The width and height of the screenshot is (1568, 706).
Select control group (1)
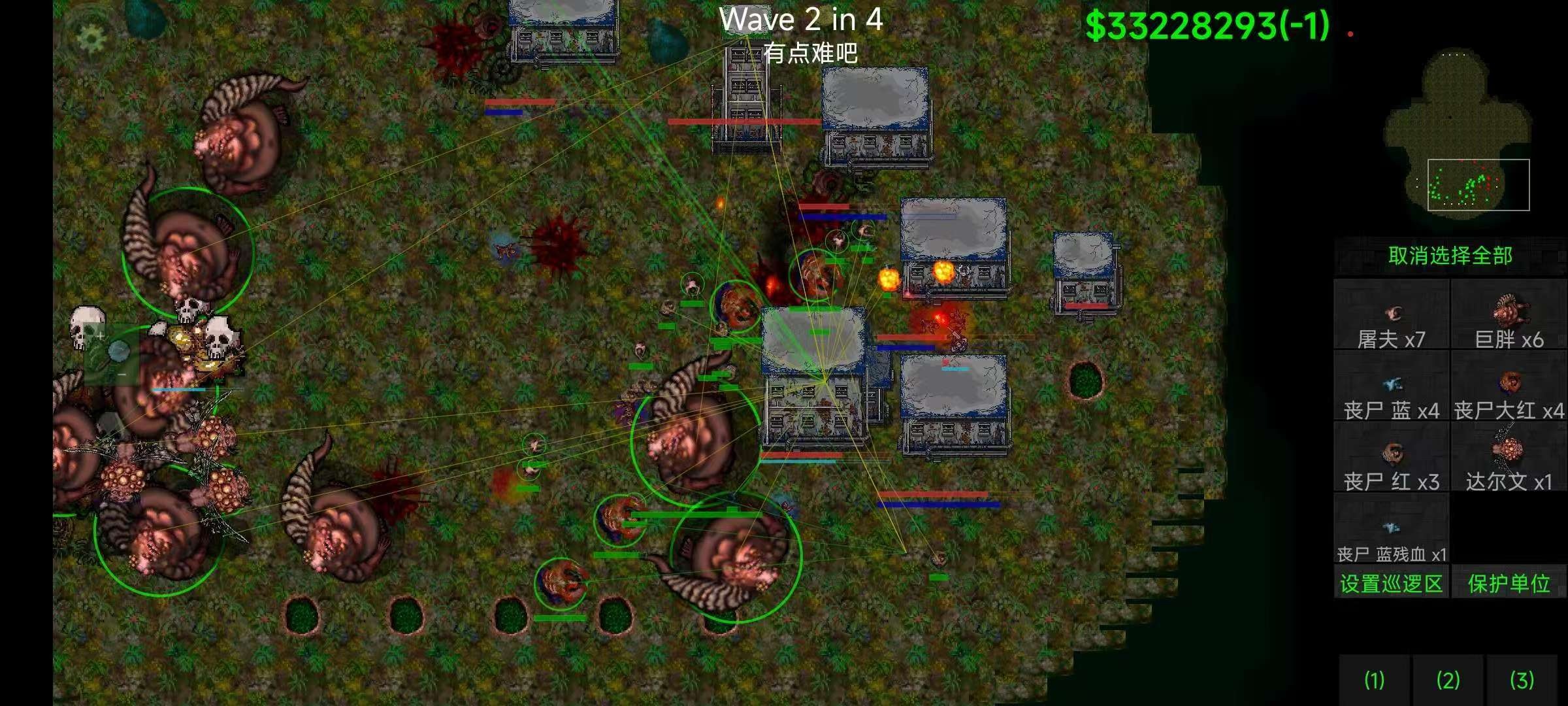click(1374, 680)
